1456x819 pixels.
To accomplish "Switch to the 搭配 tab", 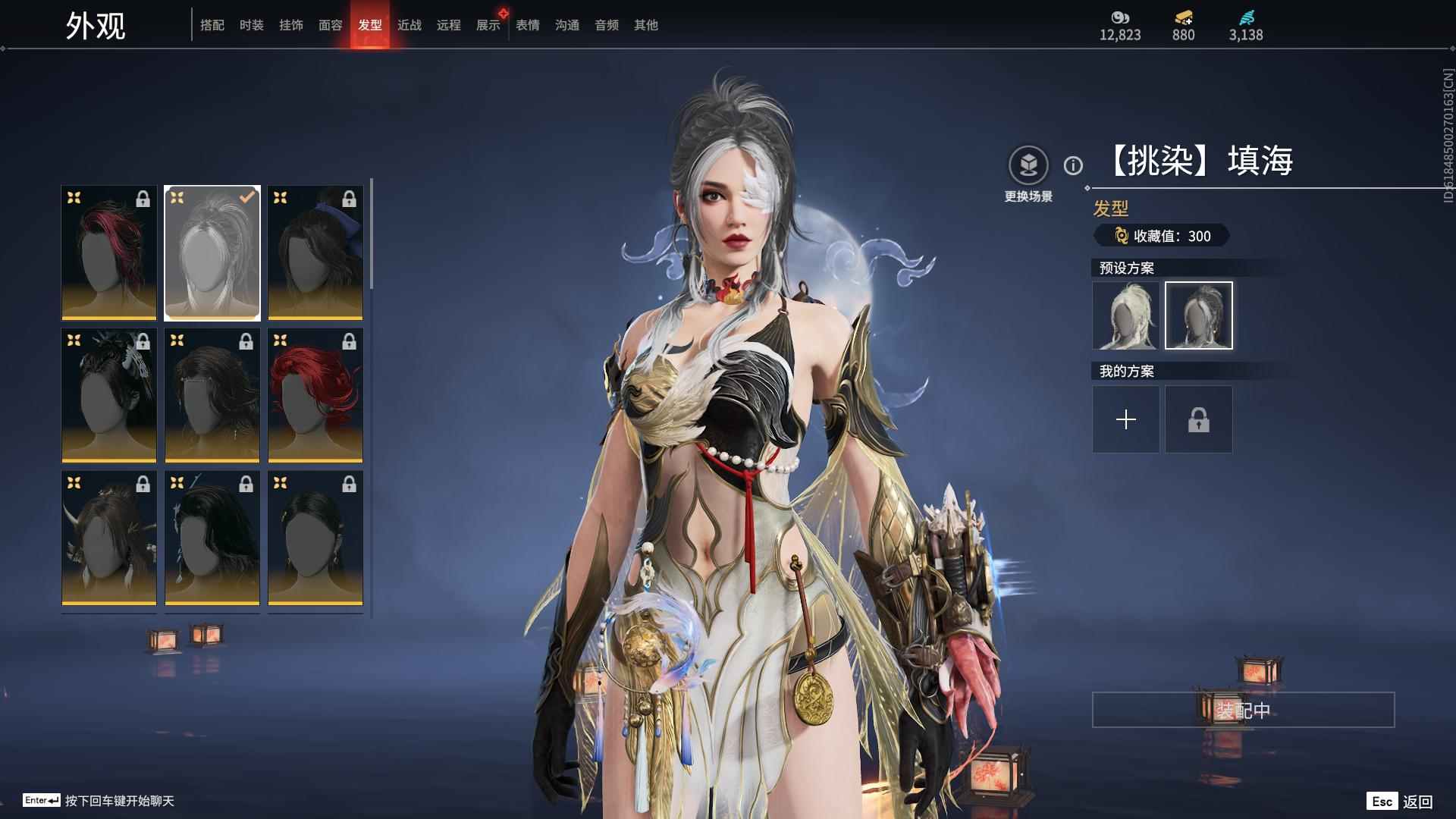I will pos(212,25).
